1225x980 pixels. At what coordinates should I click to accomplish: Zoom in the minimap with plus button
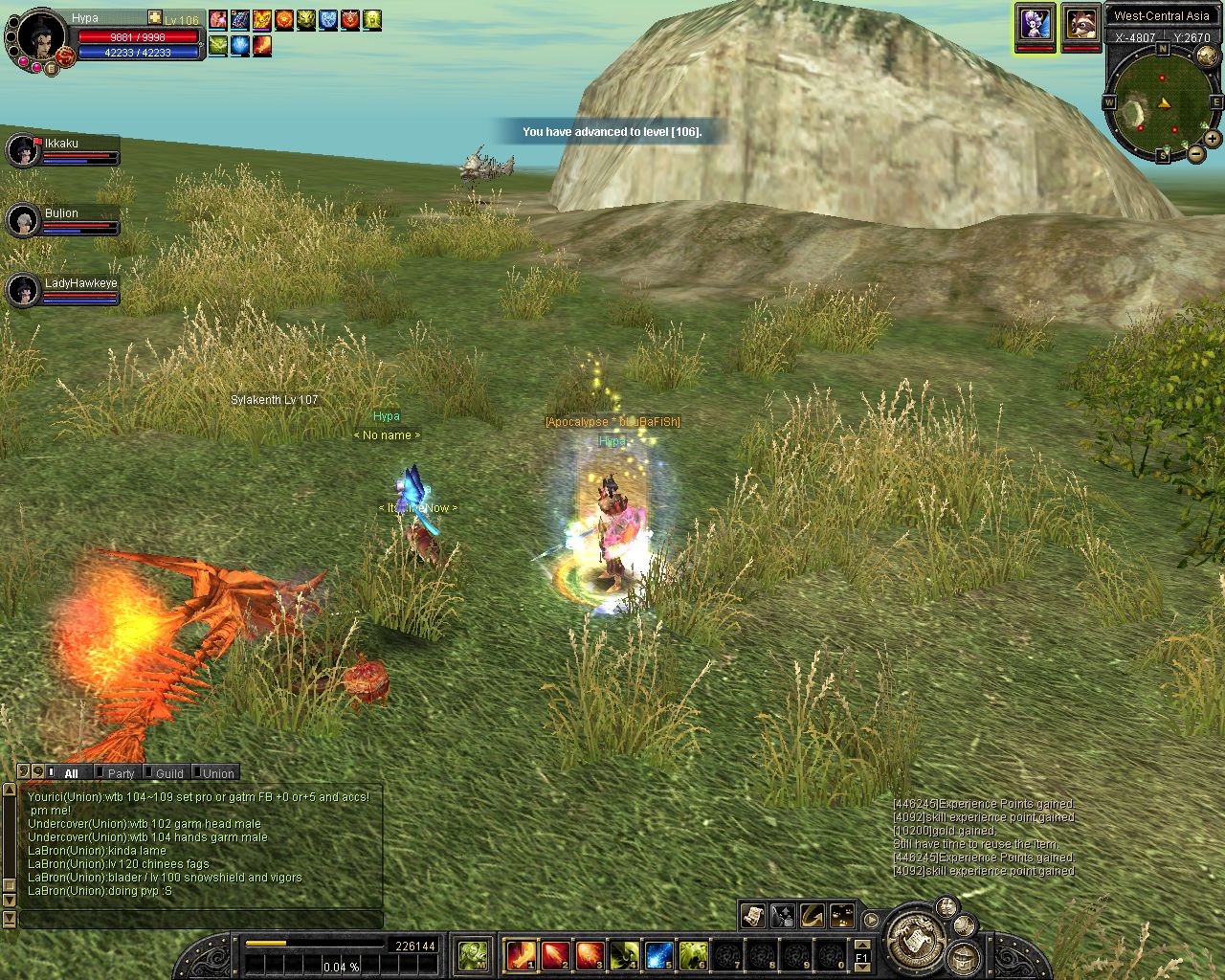coord(1213,139)
